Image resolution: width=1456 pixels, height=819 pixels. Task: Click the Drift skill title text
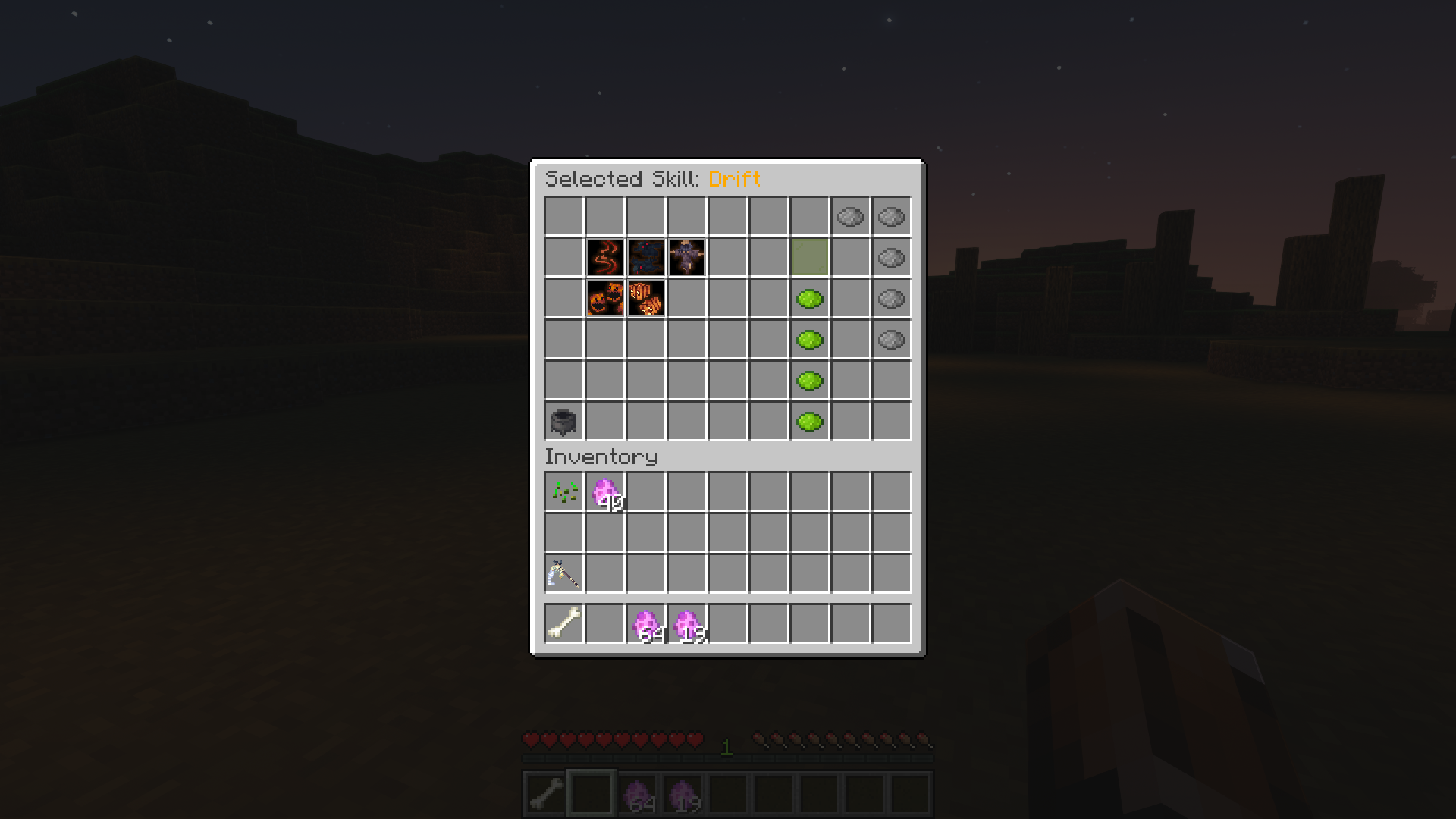[734, 179]
